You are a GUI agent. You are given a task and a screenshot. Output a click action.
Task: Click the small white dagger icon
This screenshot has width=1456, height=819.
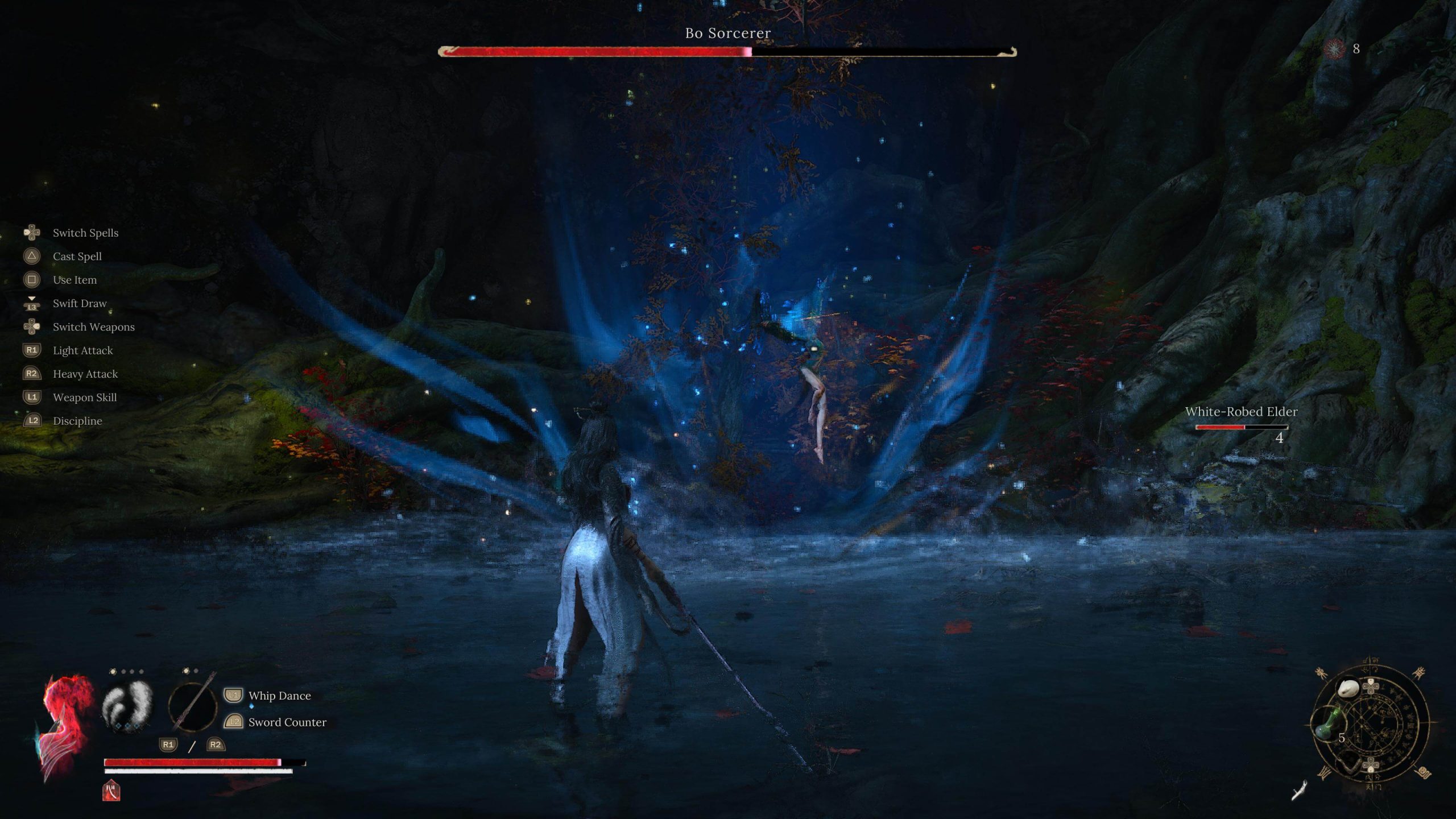(1299, 791)
